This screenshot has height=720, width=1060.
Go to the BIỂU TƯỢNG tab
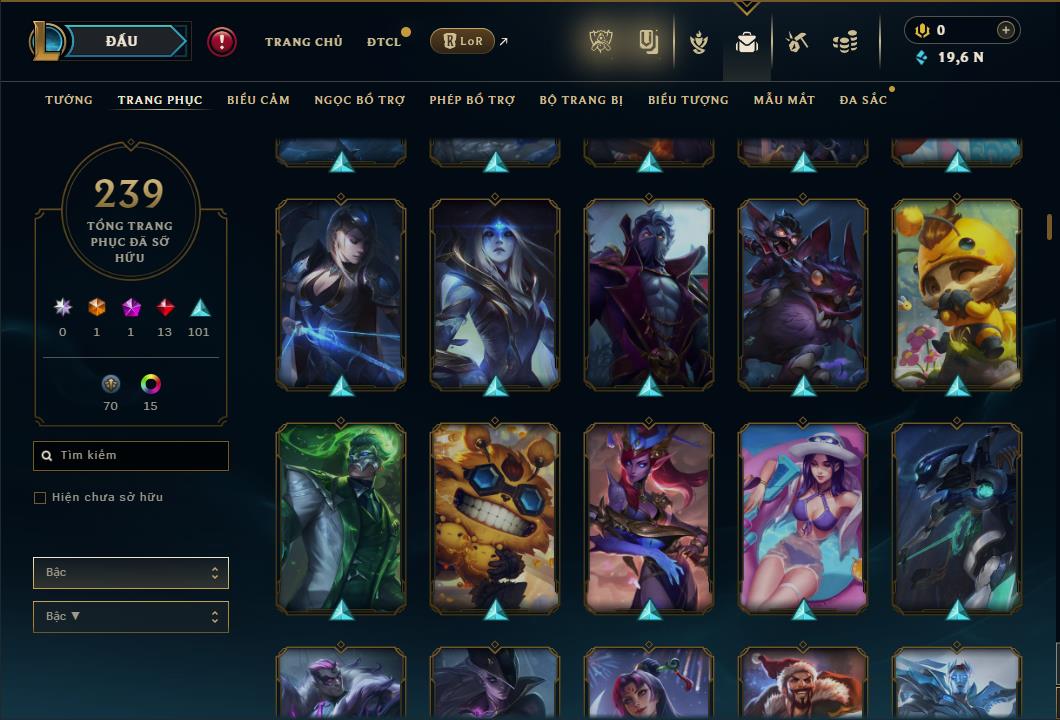point(688,100)
